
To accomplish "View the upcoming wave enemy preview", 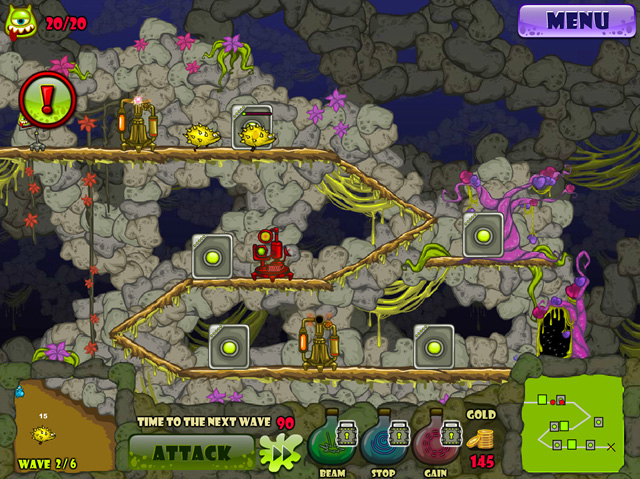I will tap(43, 431).
